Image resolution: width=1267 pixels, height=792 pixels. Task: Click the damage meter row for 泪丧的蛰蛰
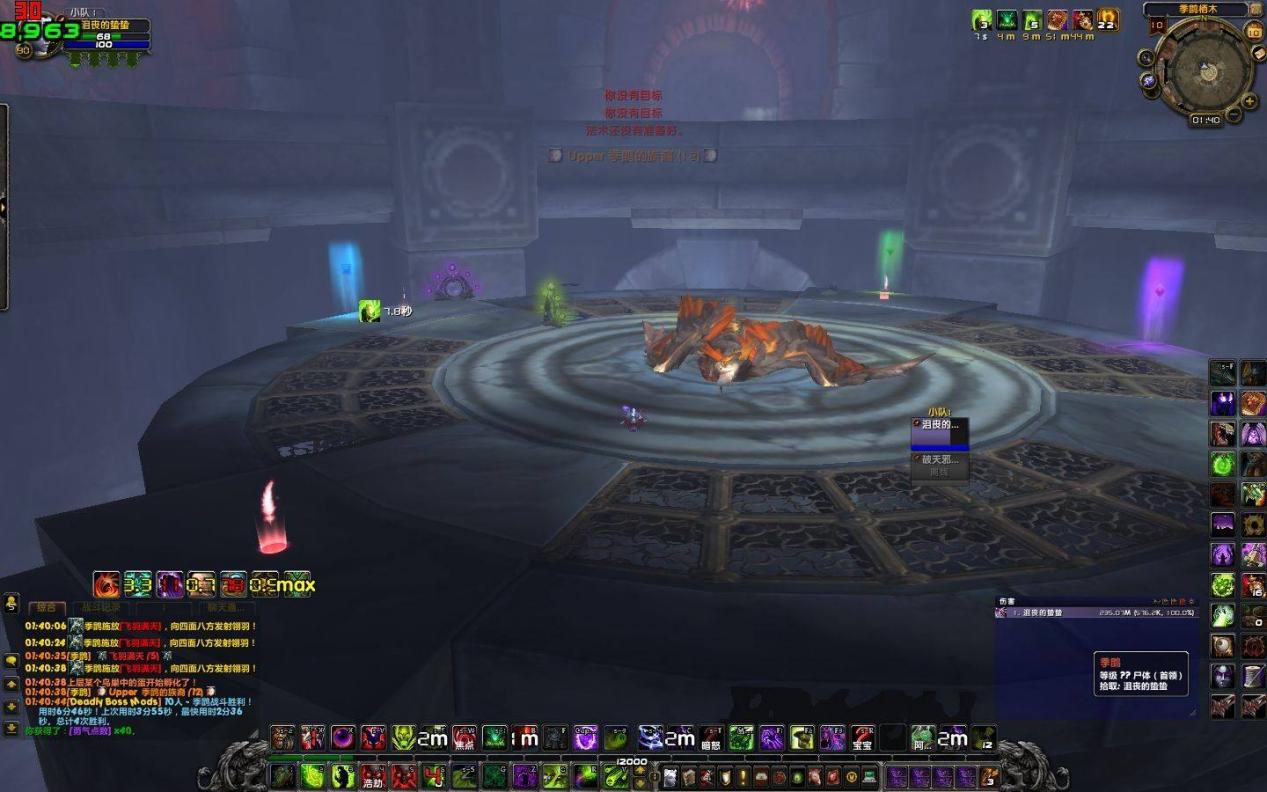tap(1096, 612)
